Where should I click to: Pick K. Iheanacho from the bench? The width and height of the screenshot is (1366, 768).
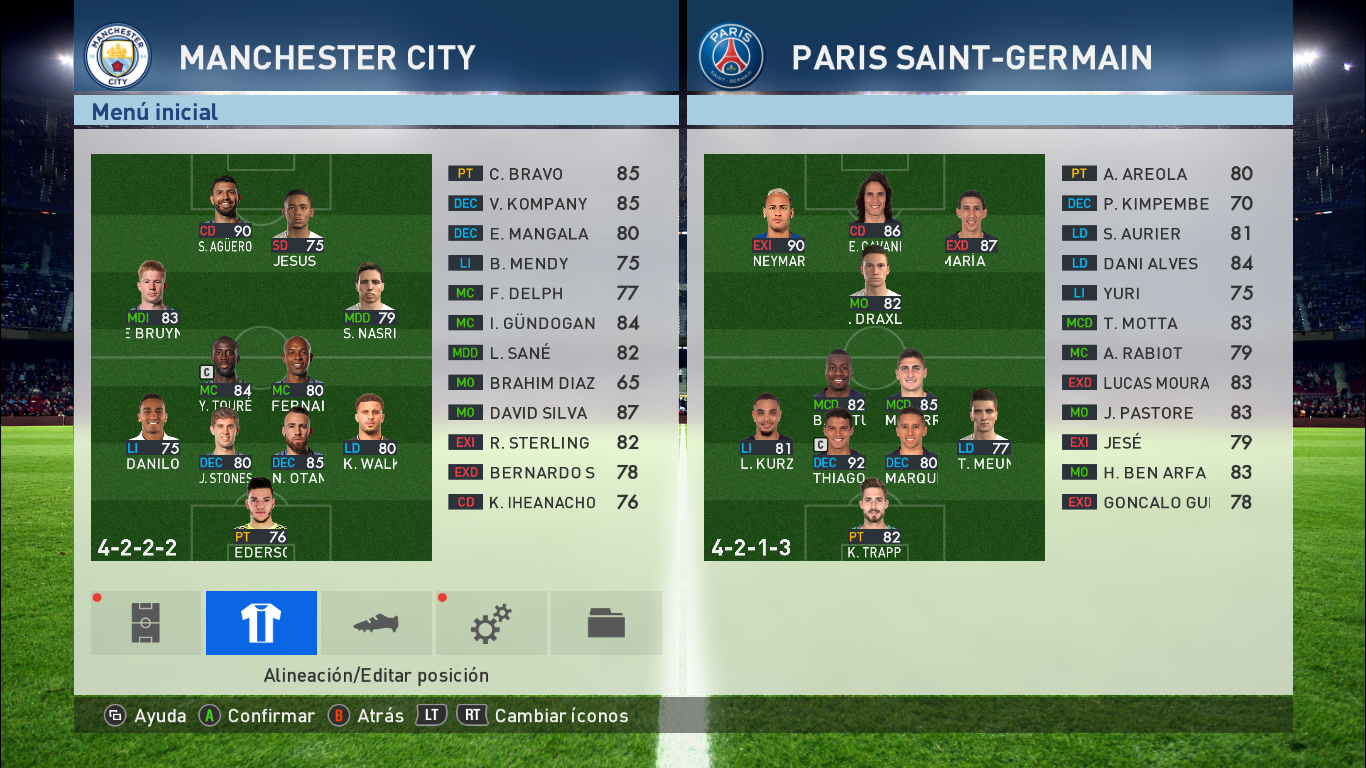[x=543, y=503]
